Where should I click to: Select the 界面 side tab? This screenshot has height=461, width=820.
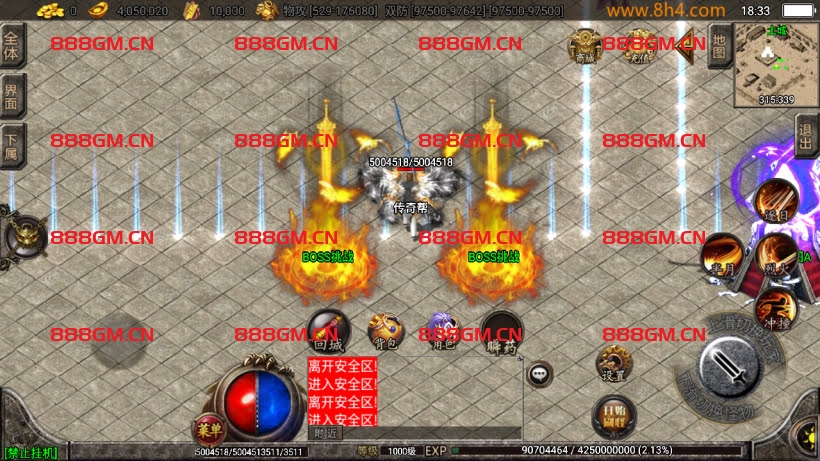[x=12, y=96]
